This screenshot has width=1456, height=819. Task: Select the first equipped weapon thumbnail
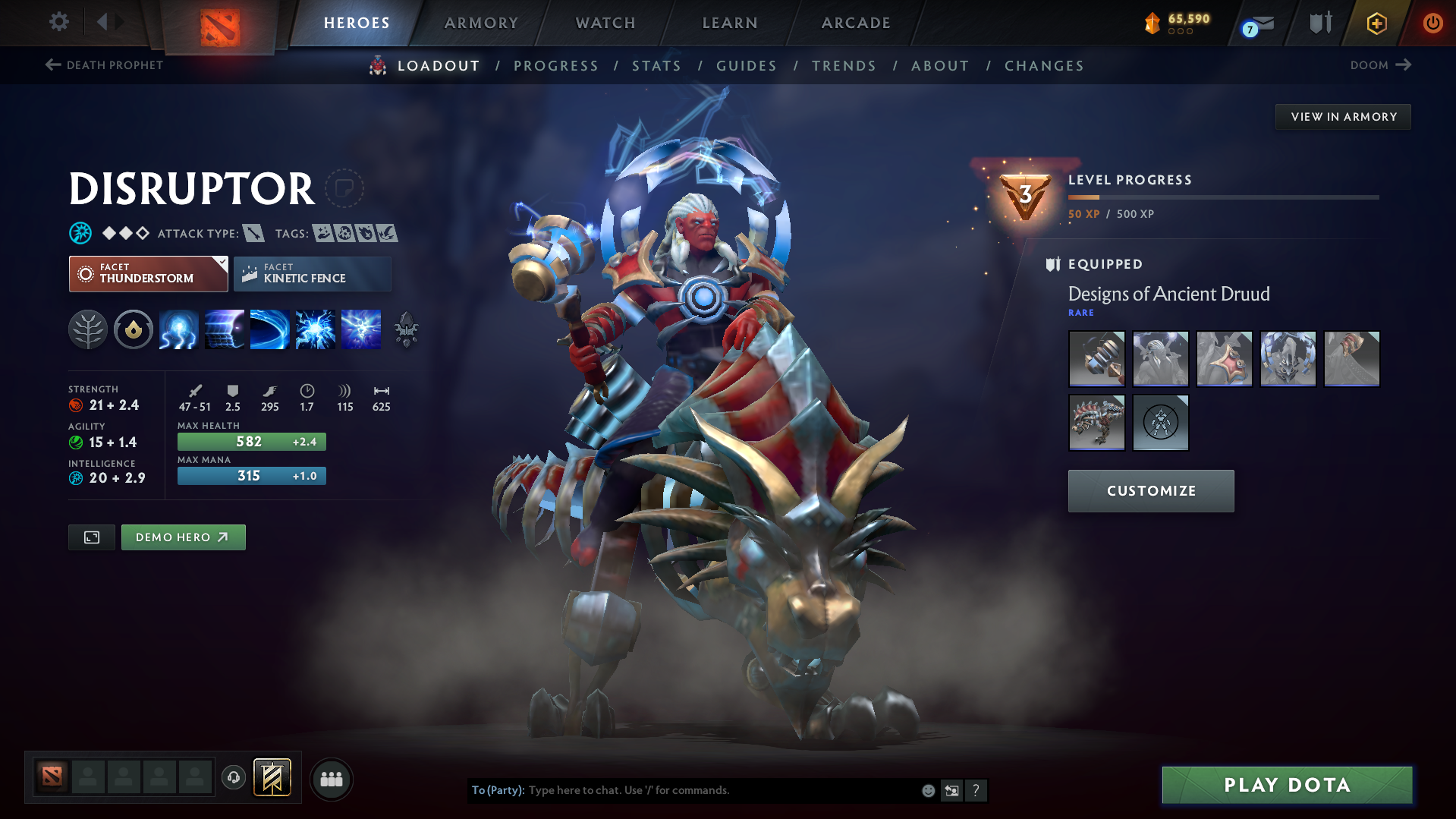click(1096, 358)
